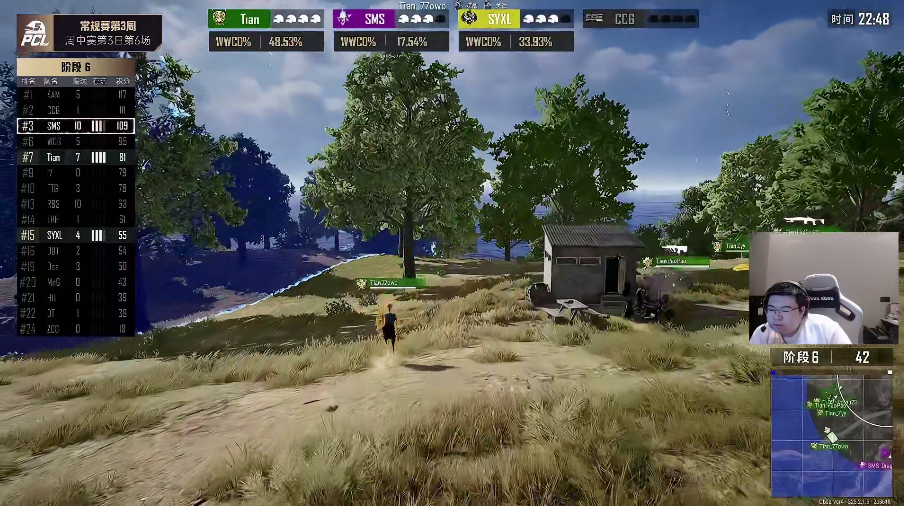Click the #7 Tian leaderboard row

tap(76, 157)
